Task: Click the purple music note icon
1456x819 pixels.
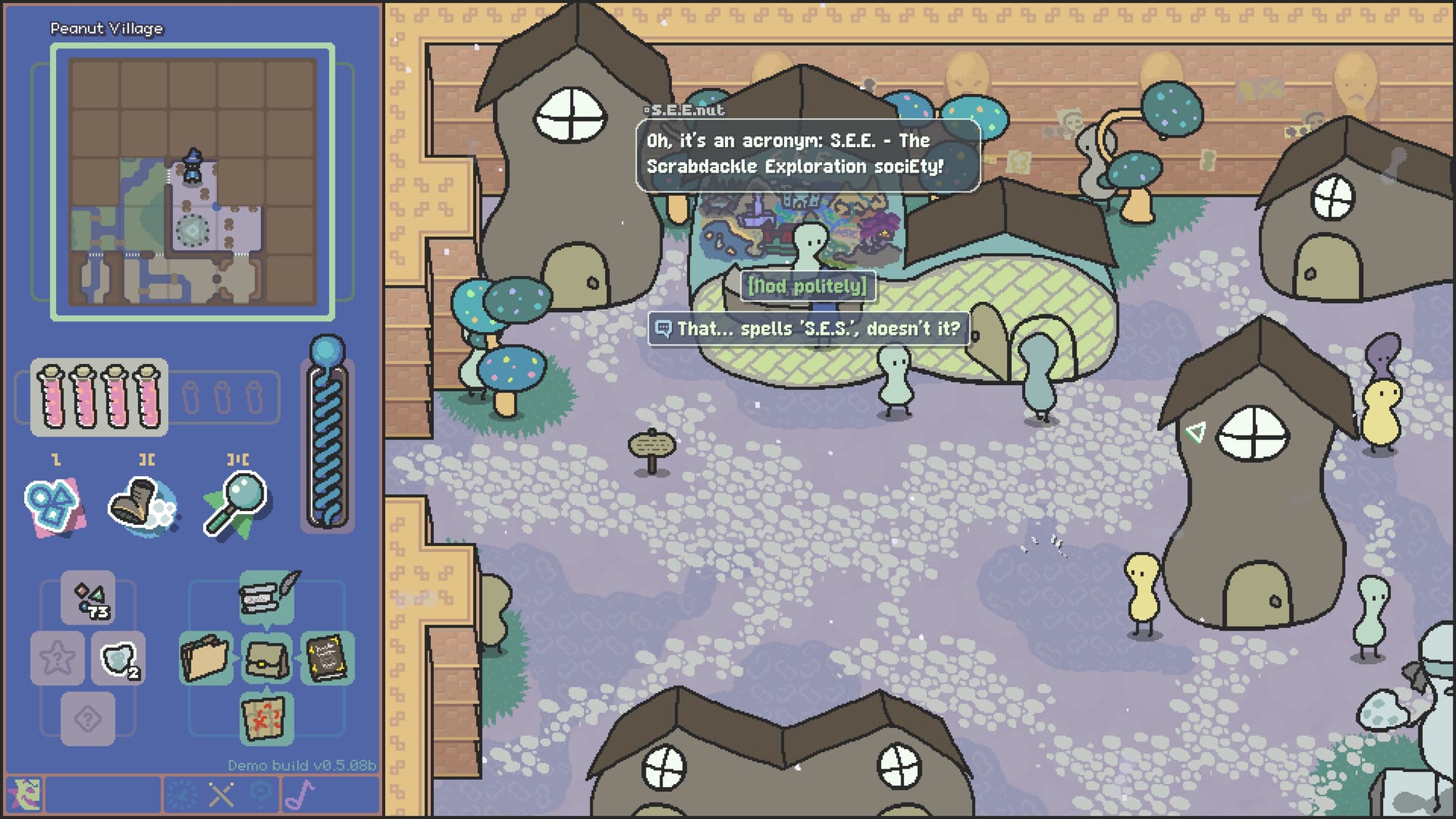Action: (300, 794)
